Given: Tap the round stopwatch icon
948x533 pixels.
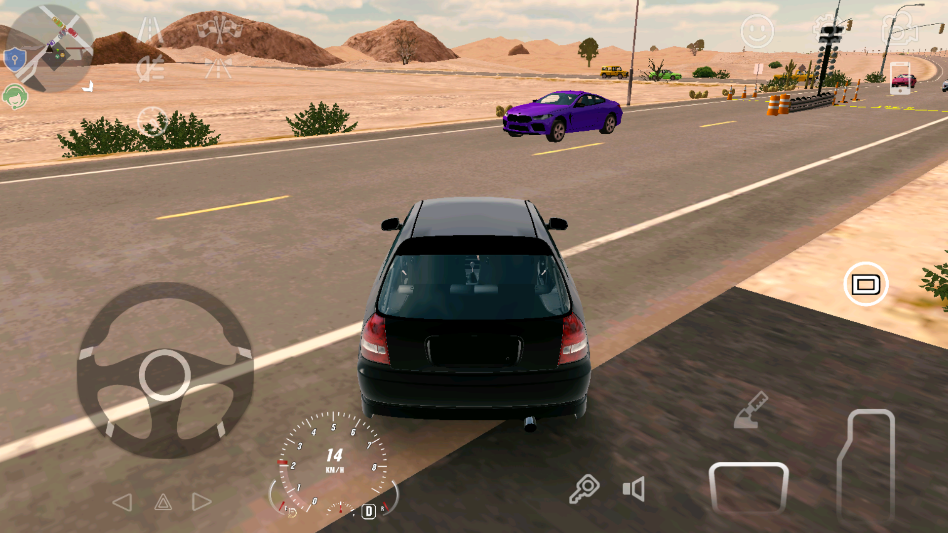Looking at the screenshot, I should 152,121.
